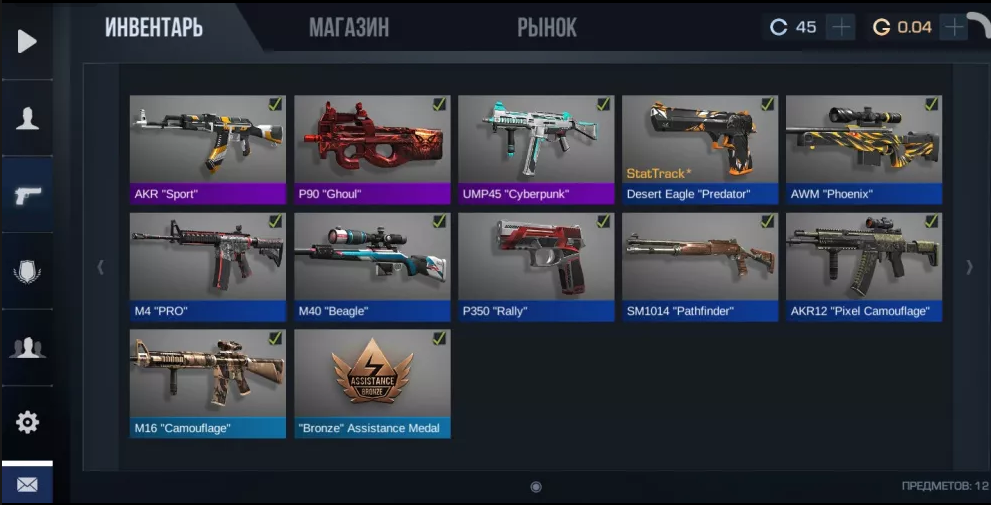991x505 pixels.
Task: Choose the M16 "Camouflage" skin
Action: 207,383
